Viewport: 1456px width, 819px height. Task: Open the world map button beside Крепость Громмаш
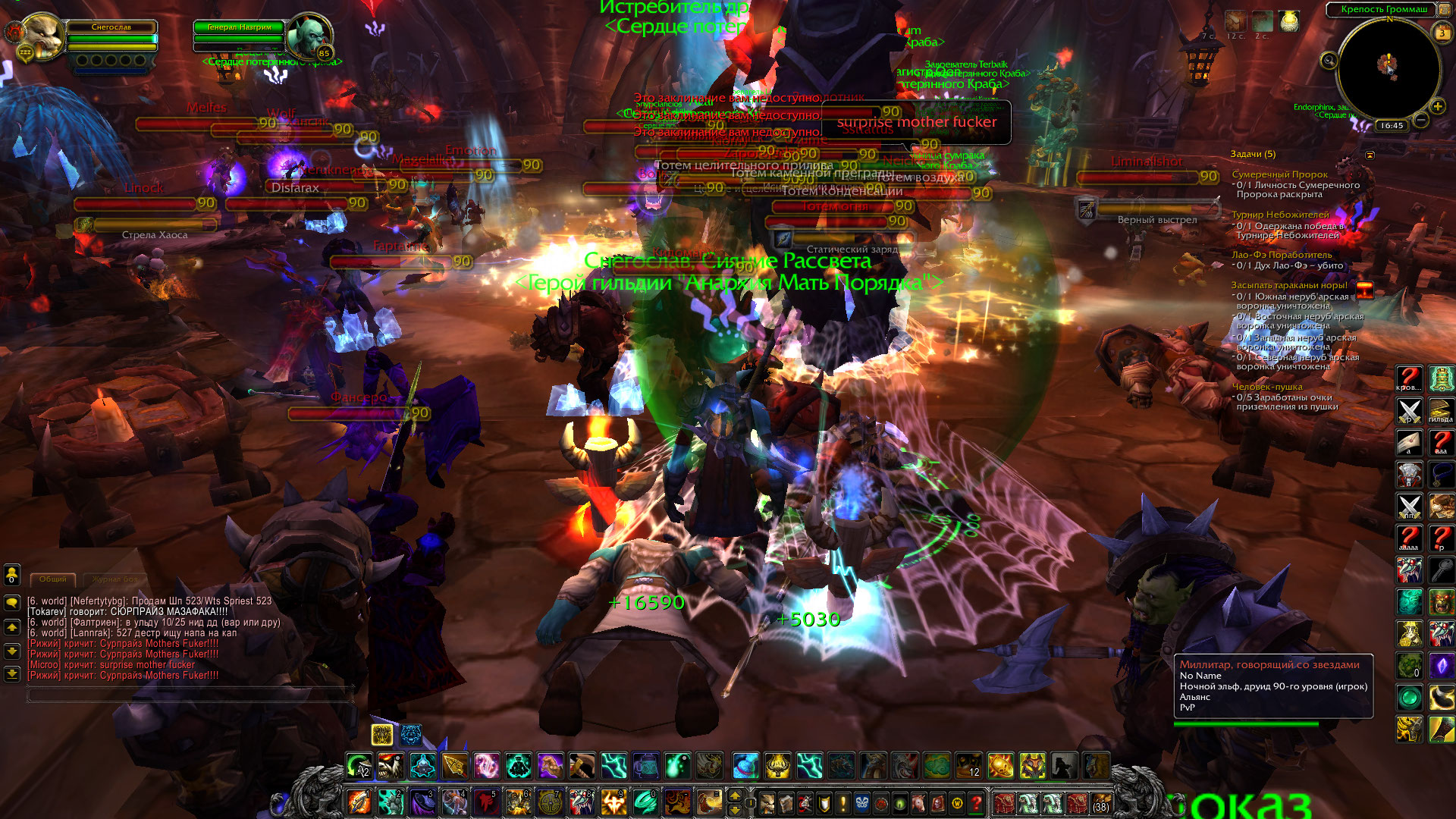coord(1445,9)
